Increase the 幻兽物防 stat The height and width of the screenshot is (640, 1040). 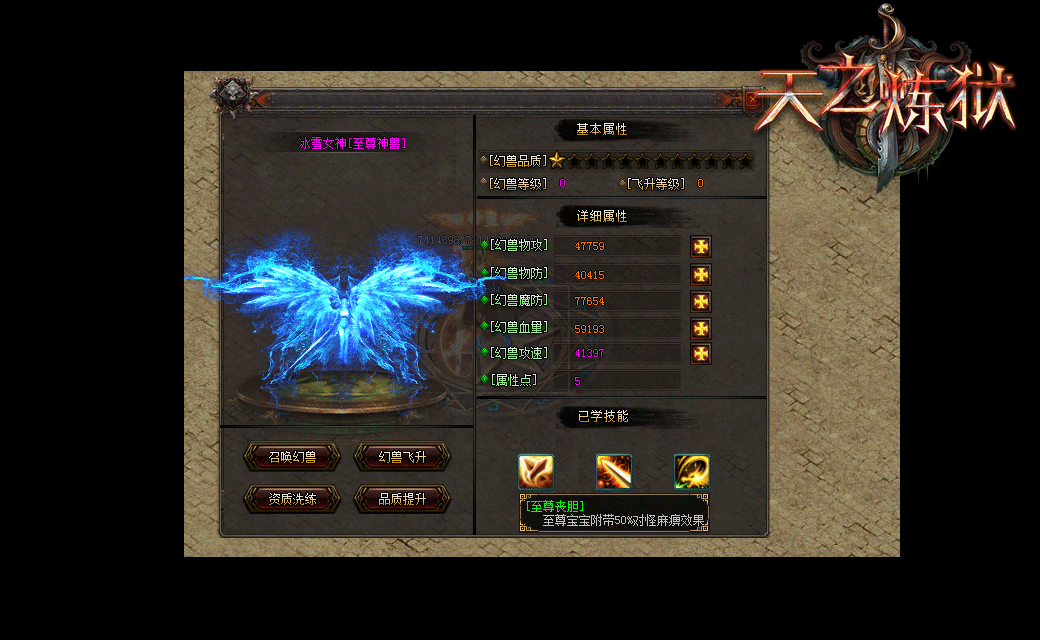[x=701, y=274]
